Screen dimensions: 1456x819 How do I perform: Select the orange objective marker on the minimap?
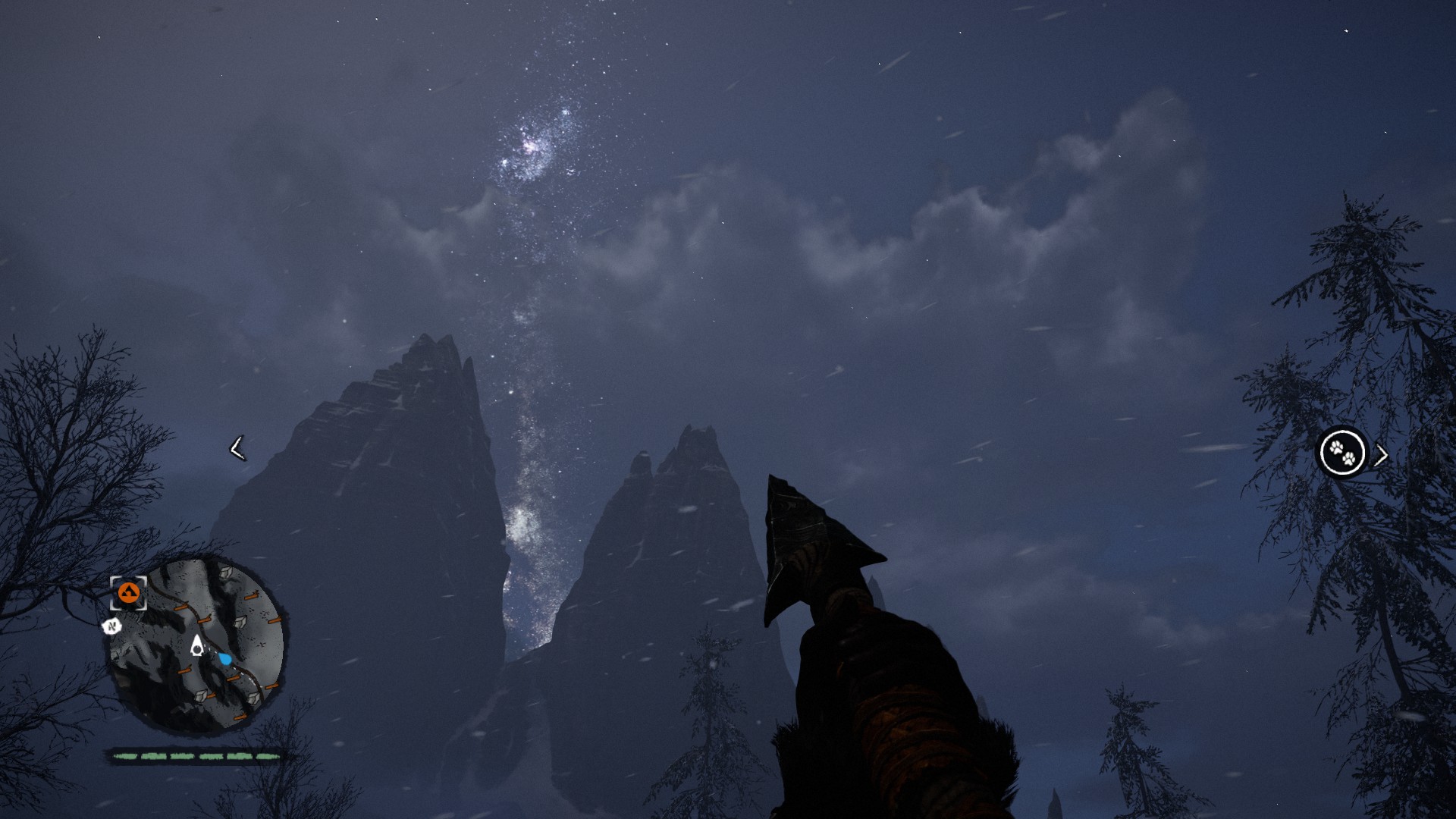(128, 593)
